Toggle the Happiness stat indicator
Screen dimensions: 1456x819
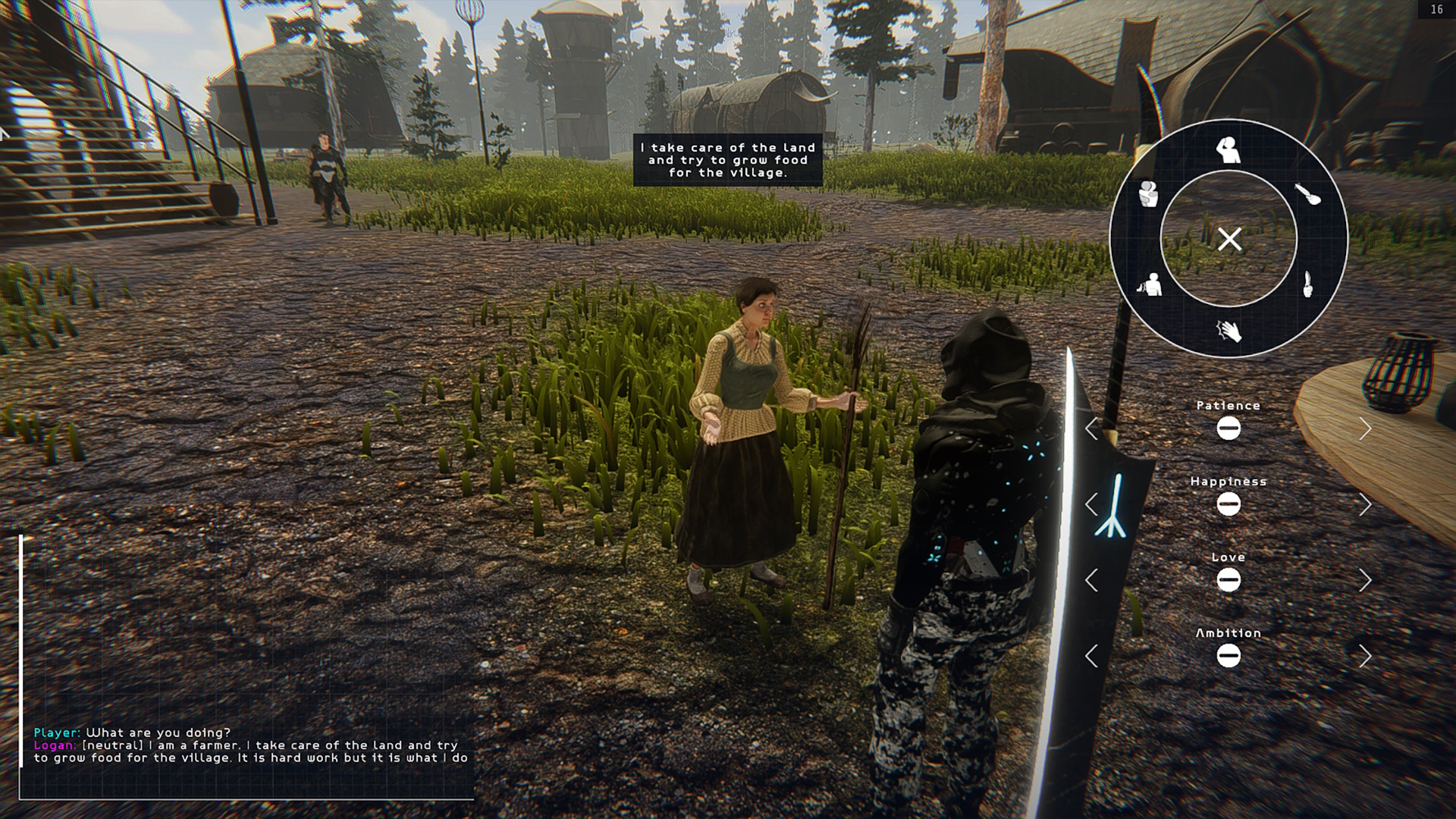pos(1228,505)
